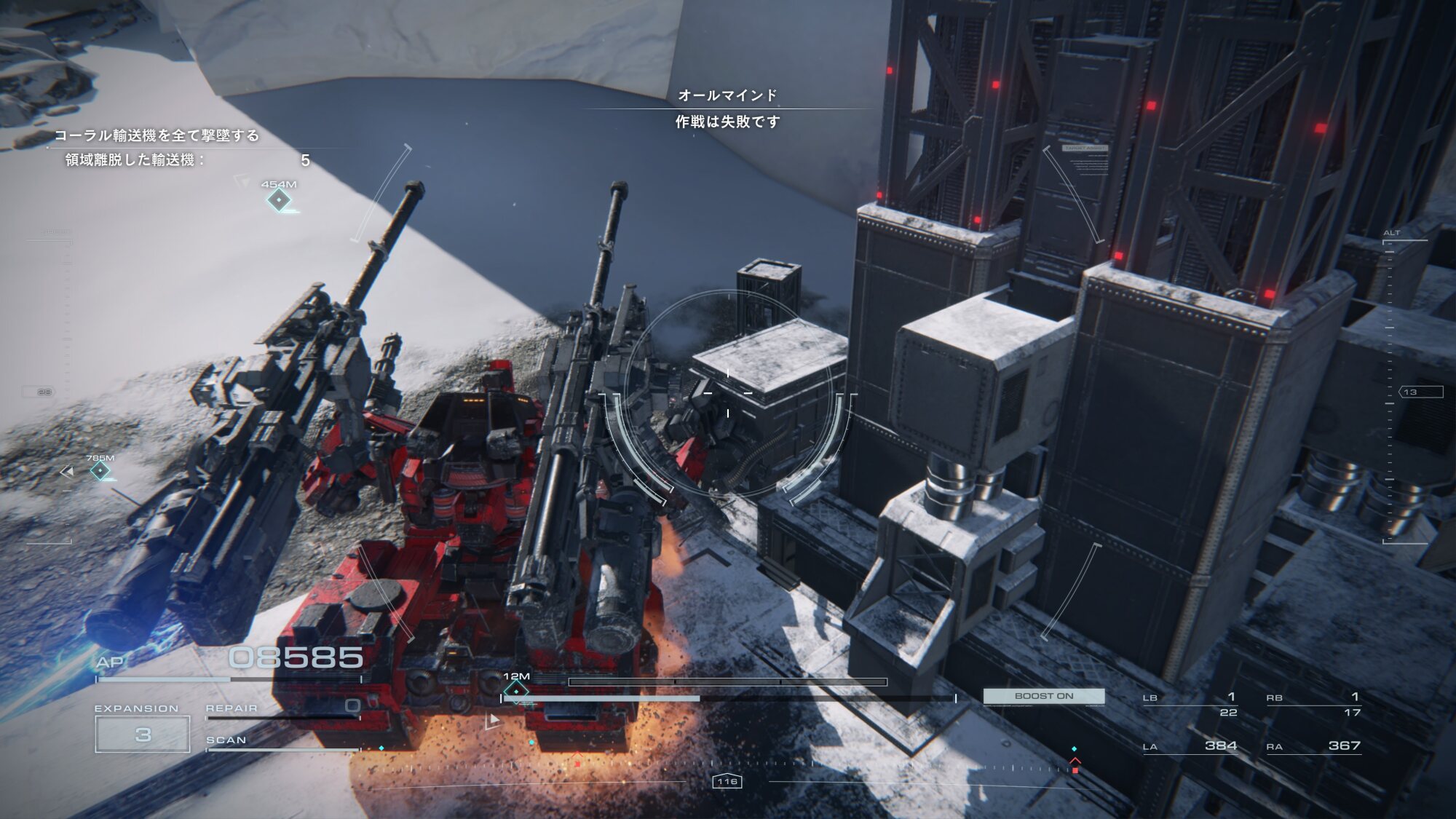This screenshot has width=1456, height=819.
Task: Choose the RB shoulder weapon slot
Action: tap(1313, 704)
